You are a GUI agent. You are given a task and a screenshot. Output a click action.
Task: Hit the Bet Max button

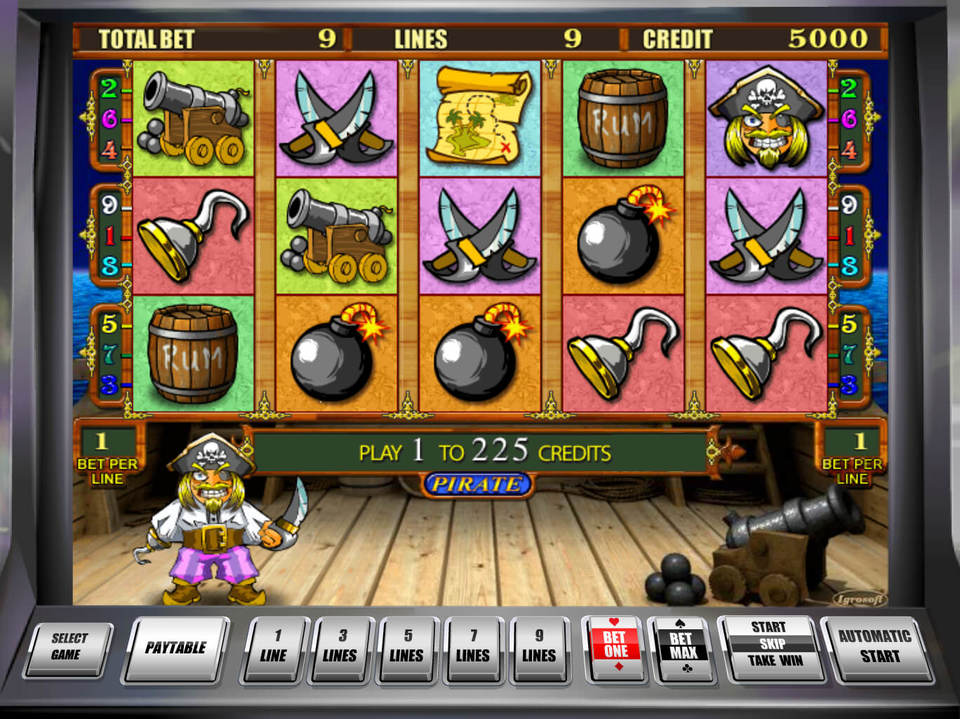click(681, 648)
